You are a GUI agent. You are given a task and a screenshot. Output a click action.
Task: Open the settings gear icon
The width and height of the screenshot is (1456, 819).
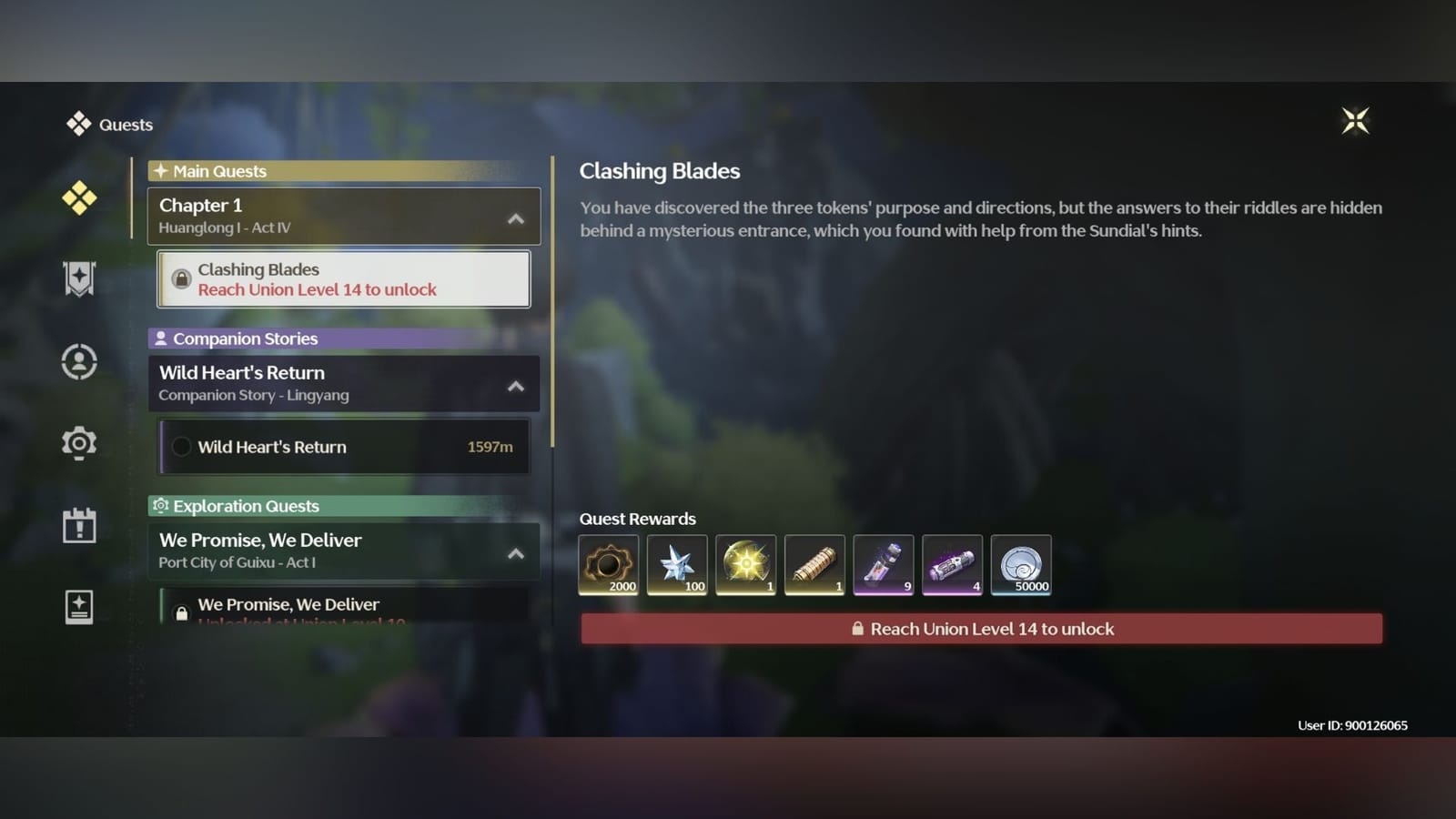click(79, 443)
